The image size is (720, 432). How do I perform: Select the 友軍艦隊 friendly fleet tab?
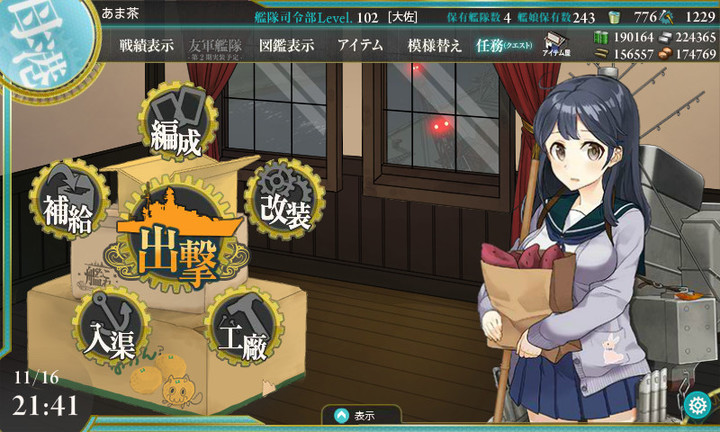(216, 46)
